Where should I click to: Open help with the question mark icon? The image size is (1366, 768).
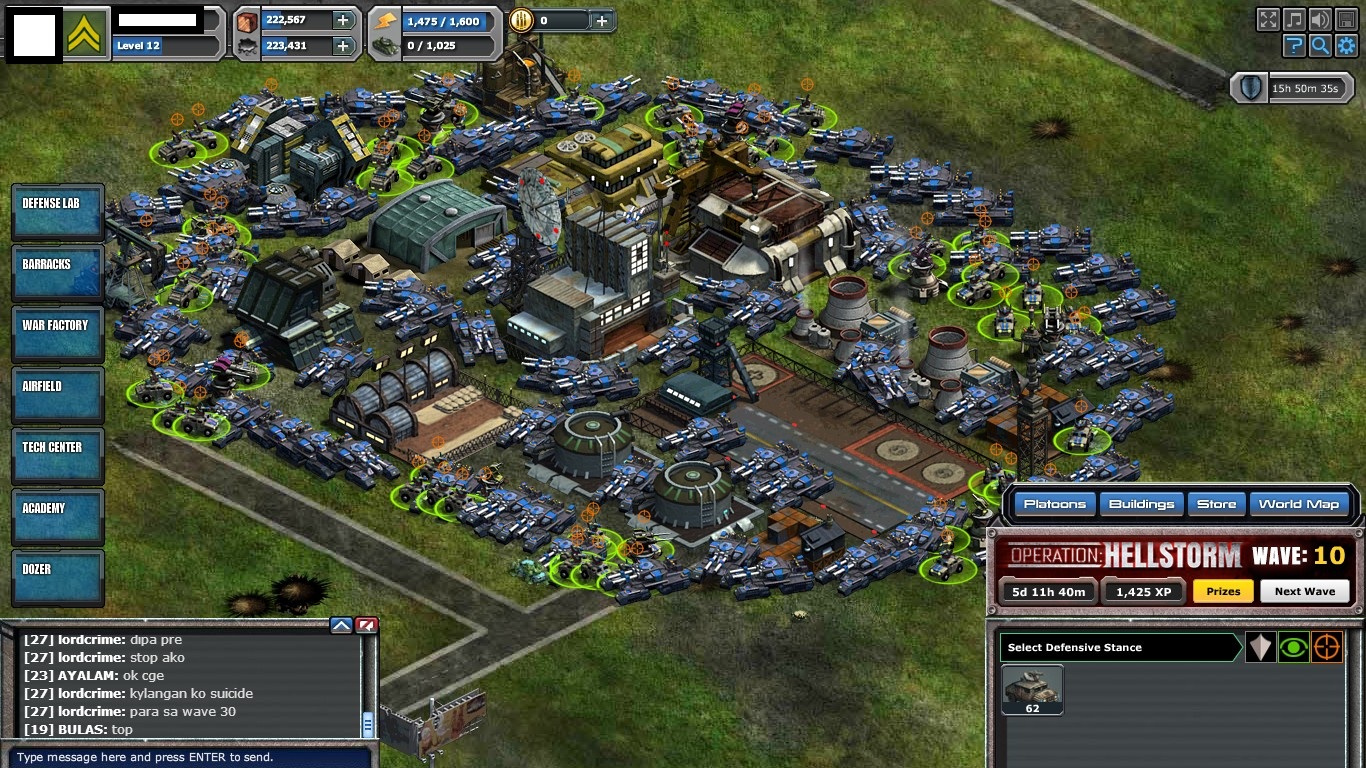[1294, 45]
